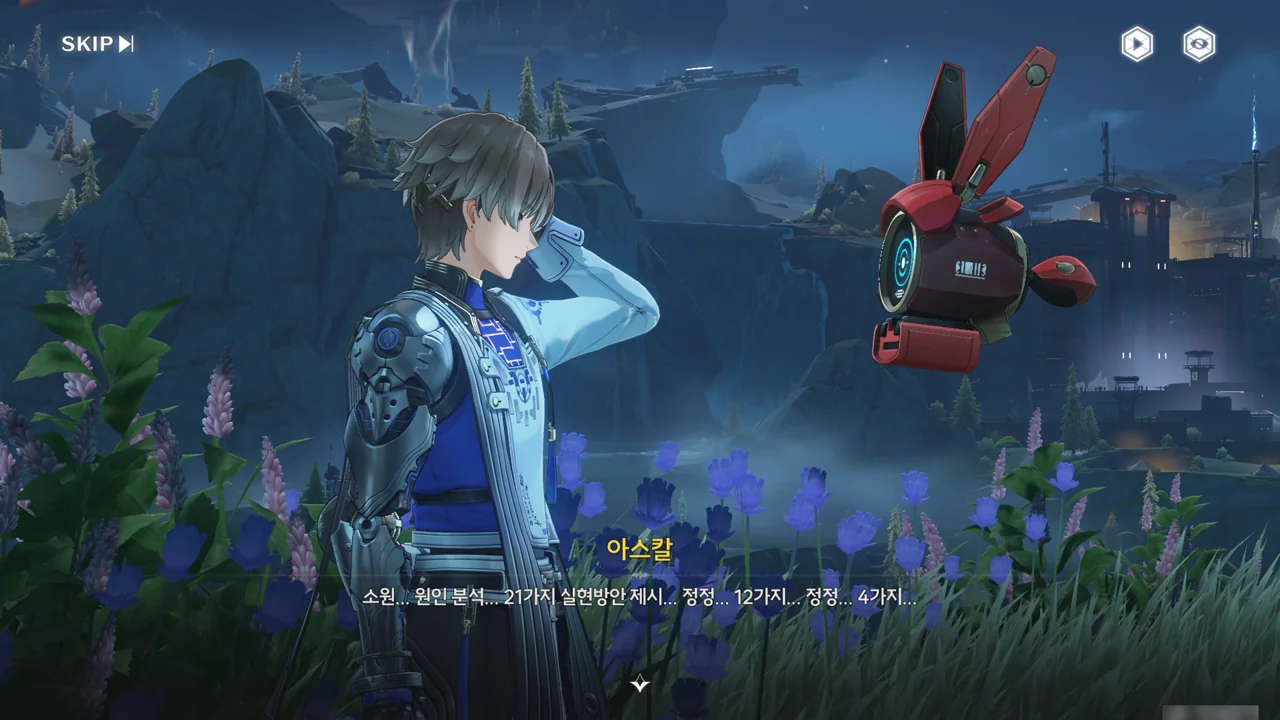Hide the dialogue interface with eye icon
This screenshot has width=1280, height=720.
click(x=1199, y=44)
